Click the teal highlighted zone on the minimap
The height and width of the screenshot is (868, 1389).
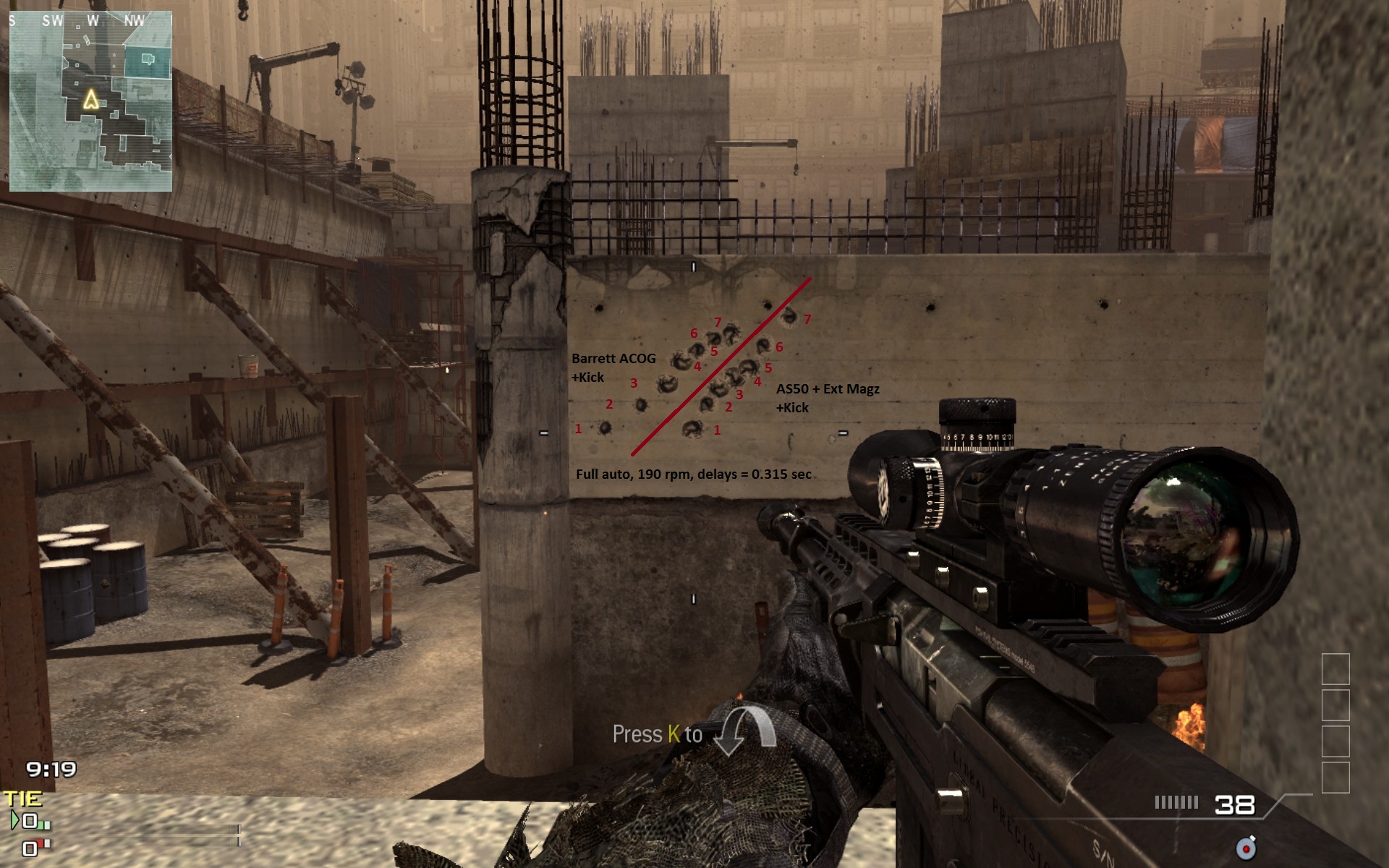(148, 61)
